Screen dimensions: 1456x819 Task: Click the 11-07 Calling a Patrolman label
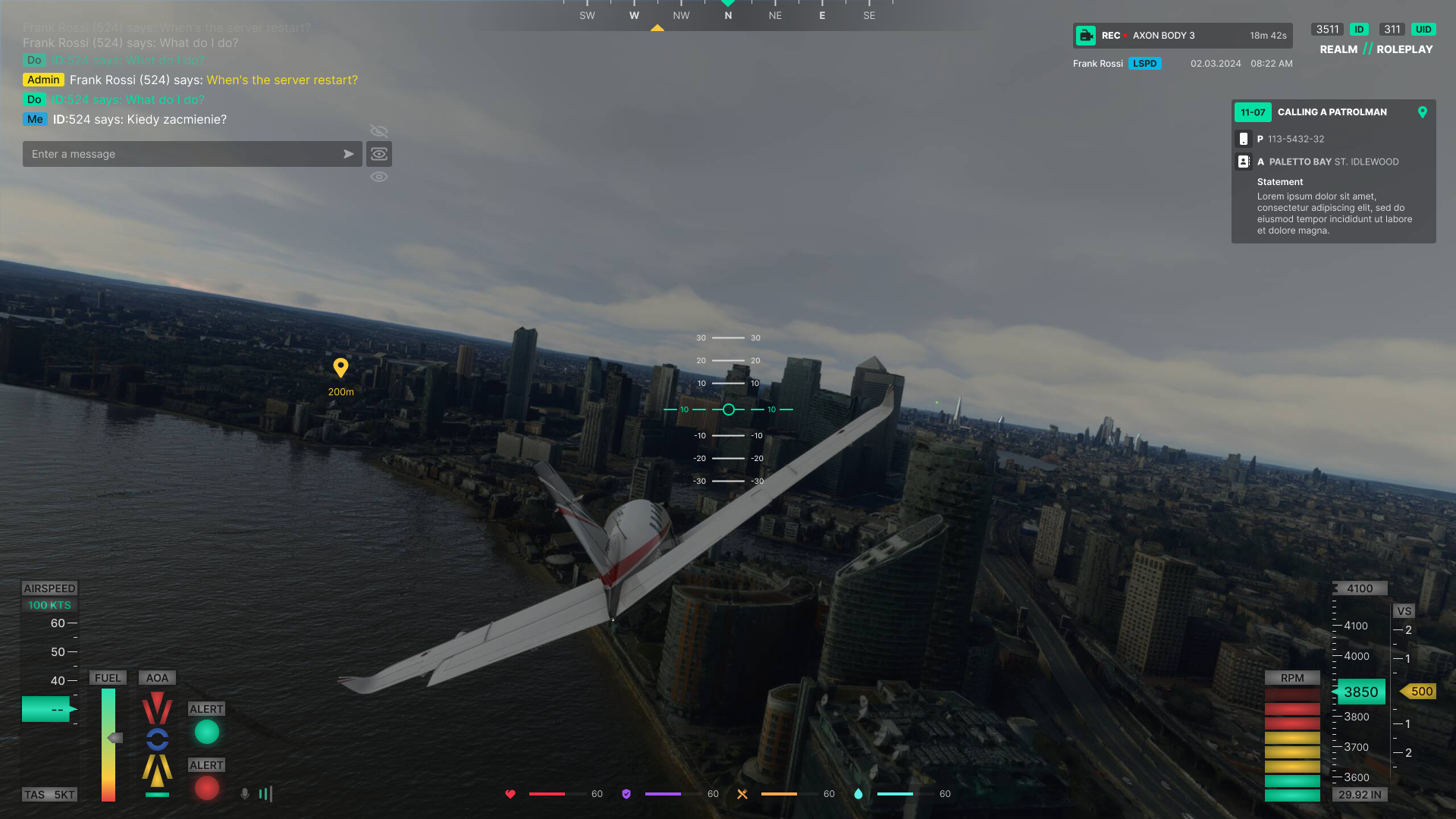click(x=1331, y=112)
